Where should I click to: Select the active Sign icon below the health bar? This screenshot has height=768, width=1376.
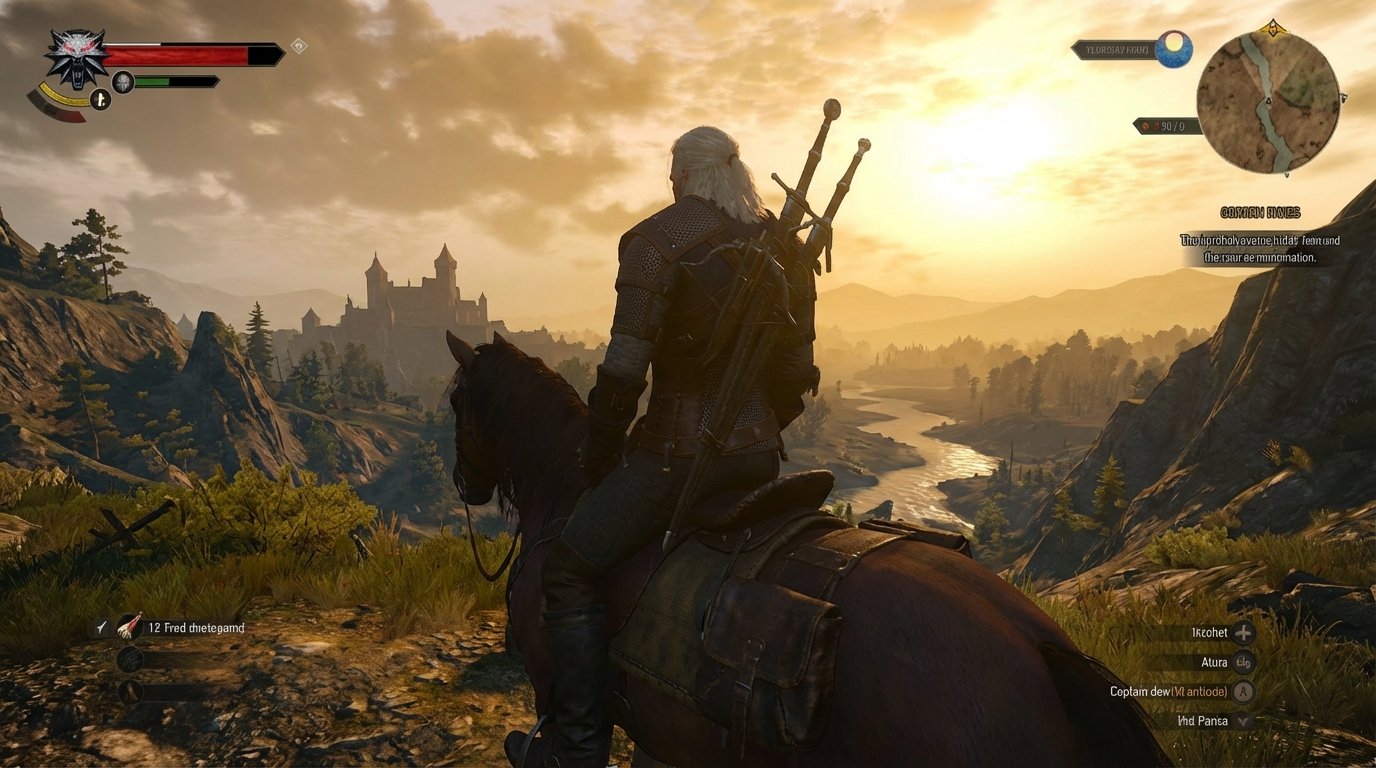[100, 100]
